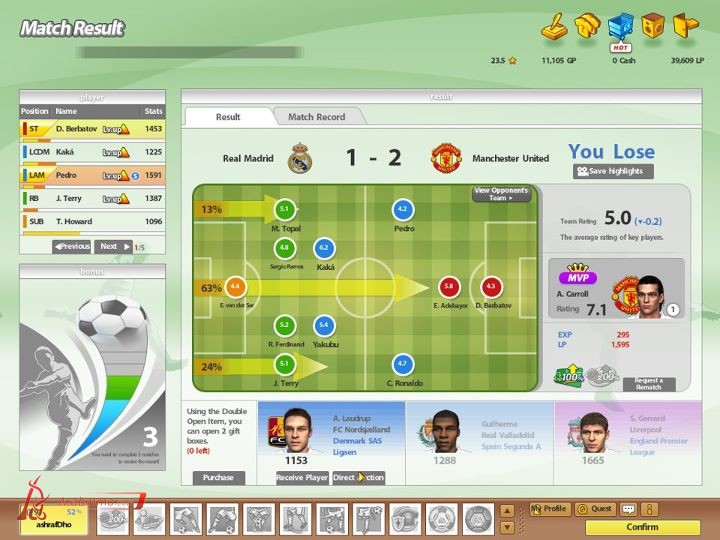Confirm the match result
Viewport: 720px width, 540px height.
tap(642, 527)
